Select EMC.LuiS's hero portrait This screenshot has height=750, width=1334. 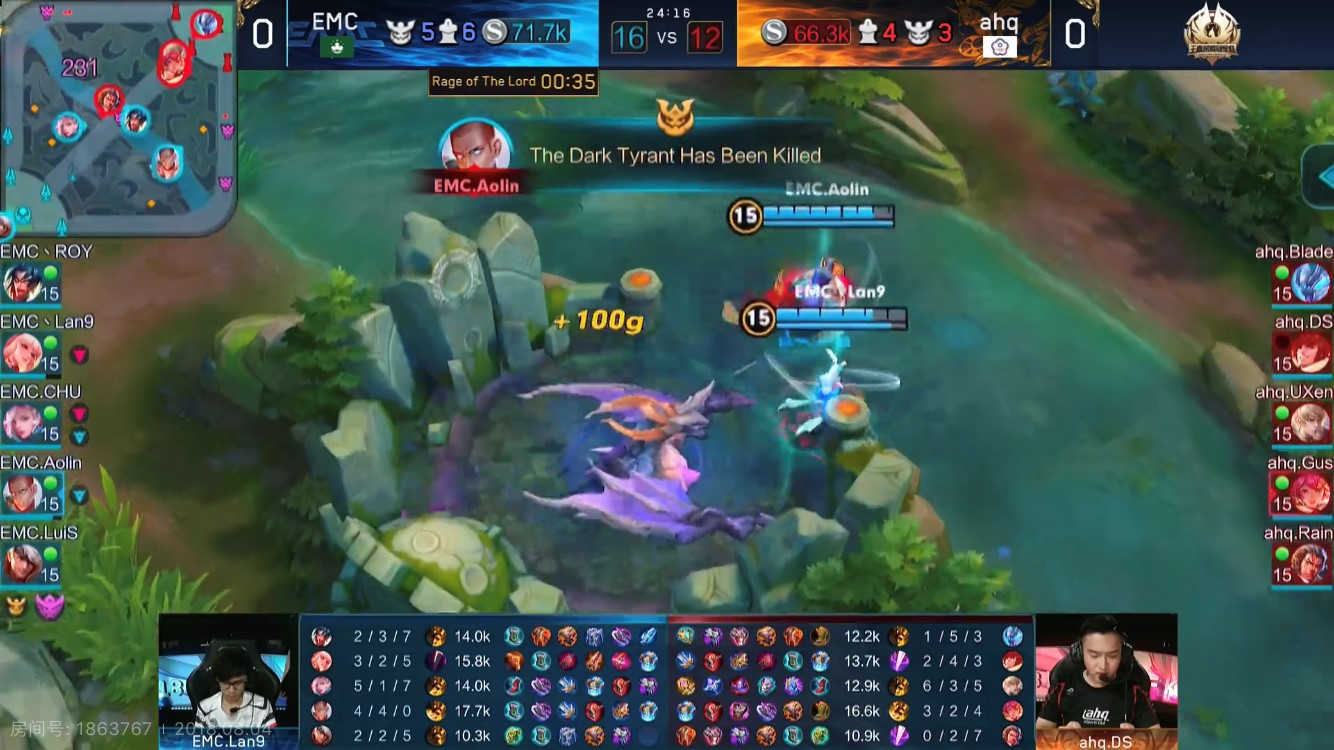tap(22, 564)
